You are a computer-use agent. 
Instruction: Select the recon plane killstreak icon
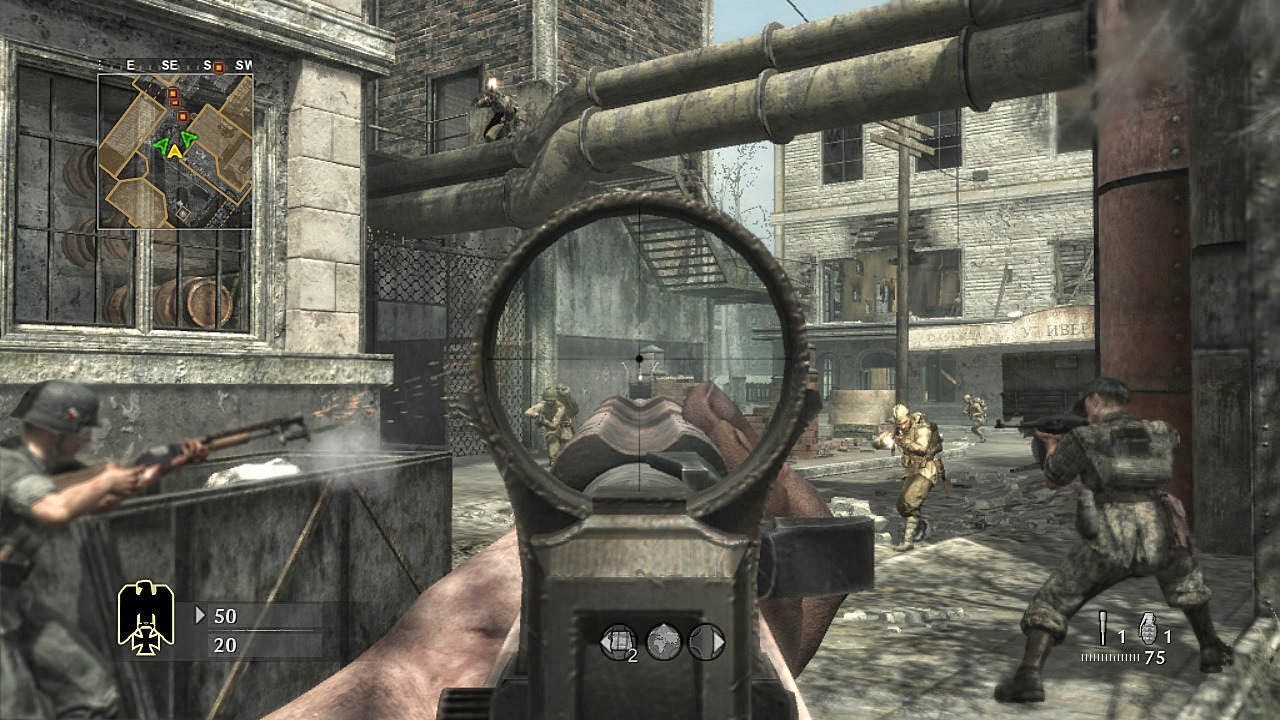tap(620, 642)
